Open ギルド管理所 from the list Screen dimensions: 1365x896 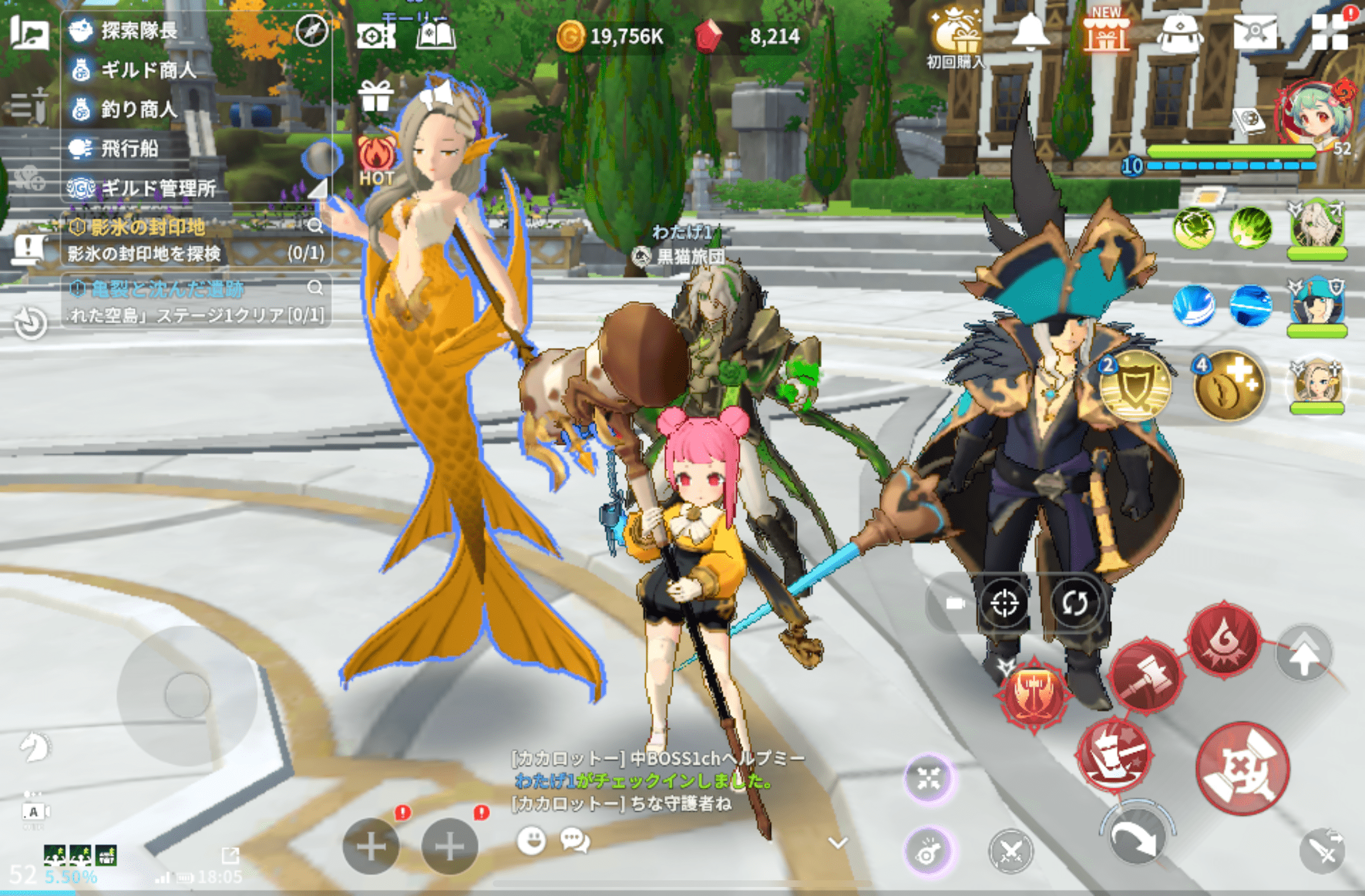pos(158,188)
